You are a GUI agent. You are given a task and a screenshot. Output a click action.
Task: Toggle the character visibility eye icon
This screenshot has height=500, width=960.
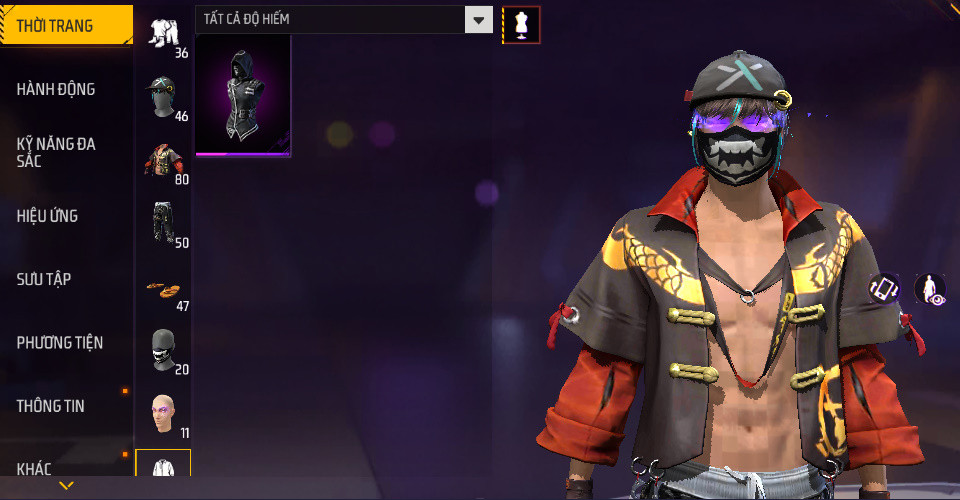click(x=930, y=289)
